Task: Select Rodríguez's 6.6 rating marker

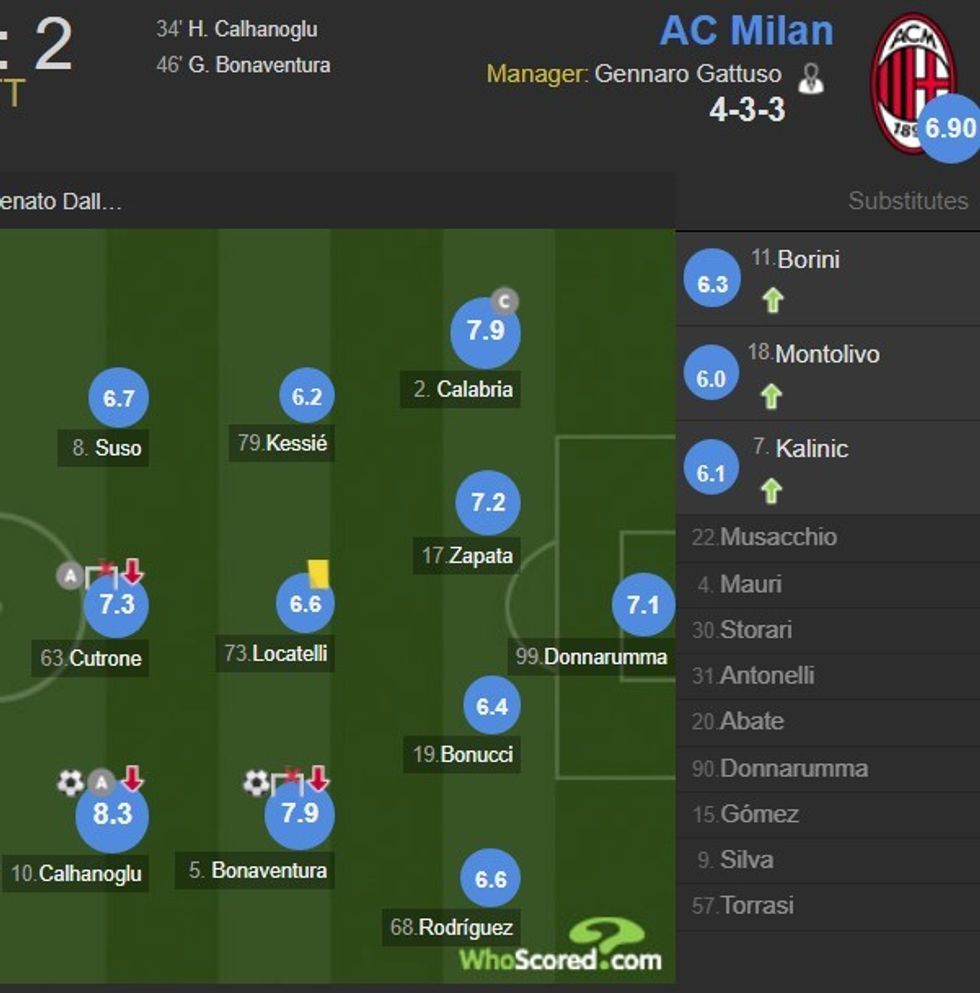Action: tap(490, 879)
